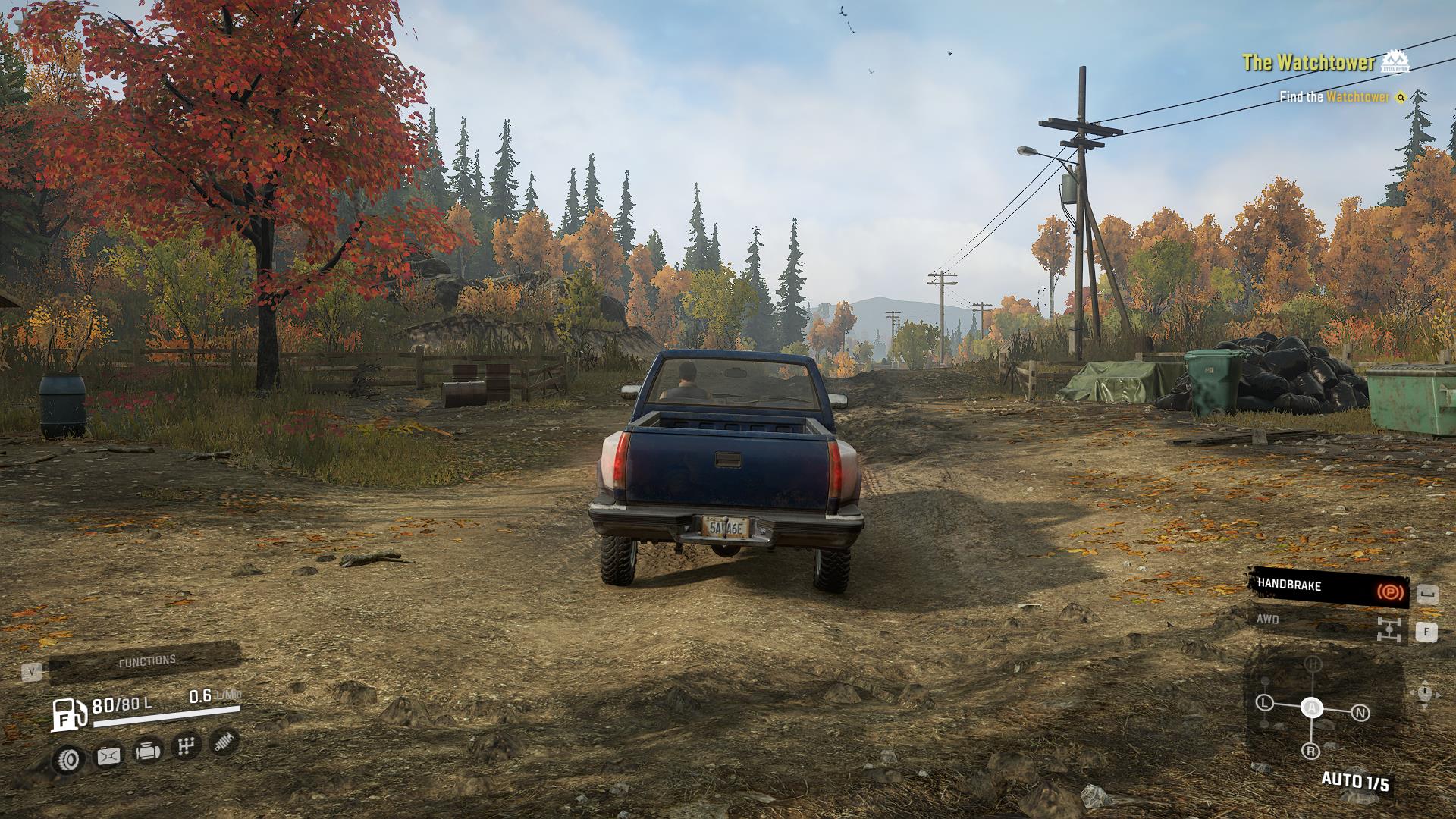The image size is (1456, 819).
Task: Click the fuel pump icon
Action: coord(69,713)
